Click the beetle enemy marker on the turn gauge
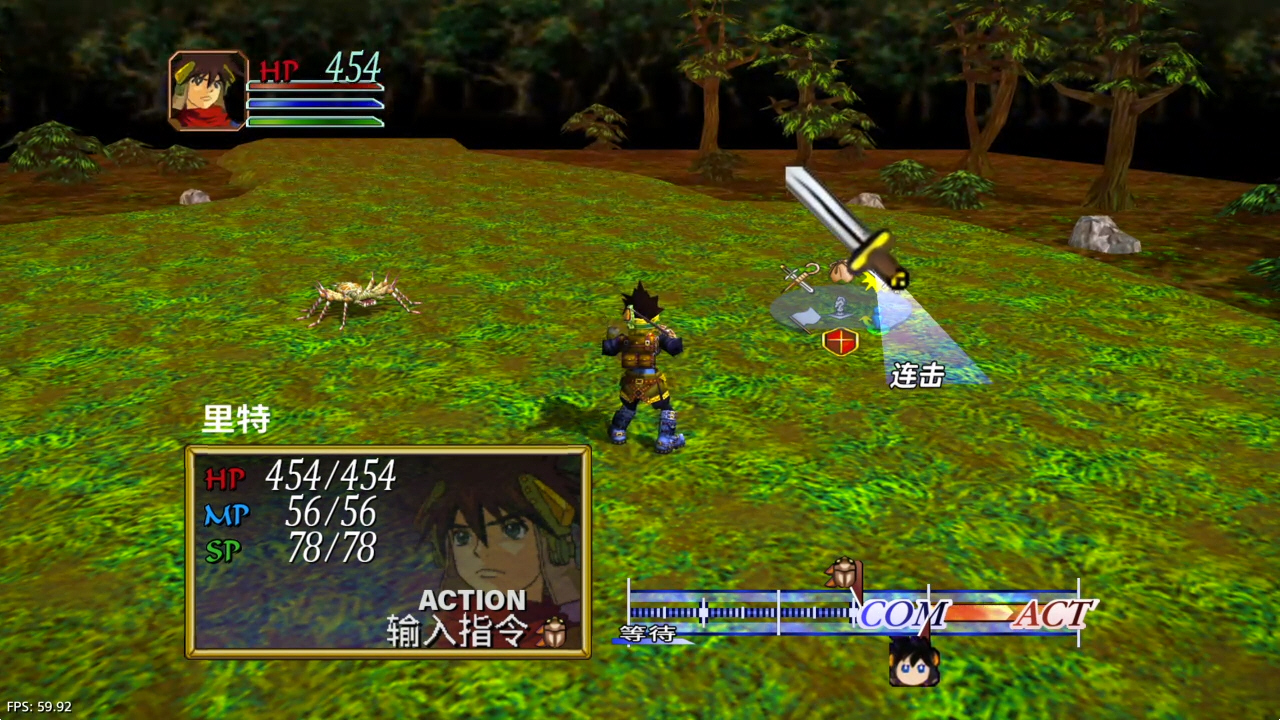This screenshot has width=1280, height=720. (843, 573)
